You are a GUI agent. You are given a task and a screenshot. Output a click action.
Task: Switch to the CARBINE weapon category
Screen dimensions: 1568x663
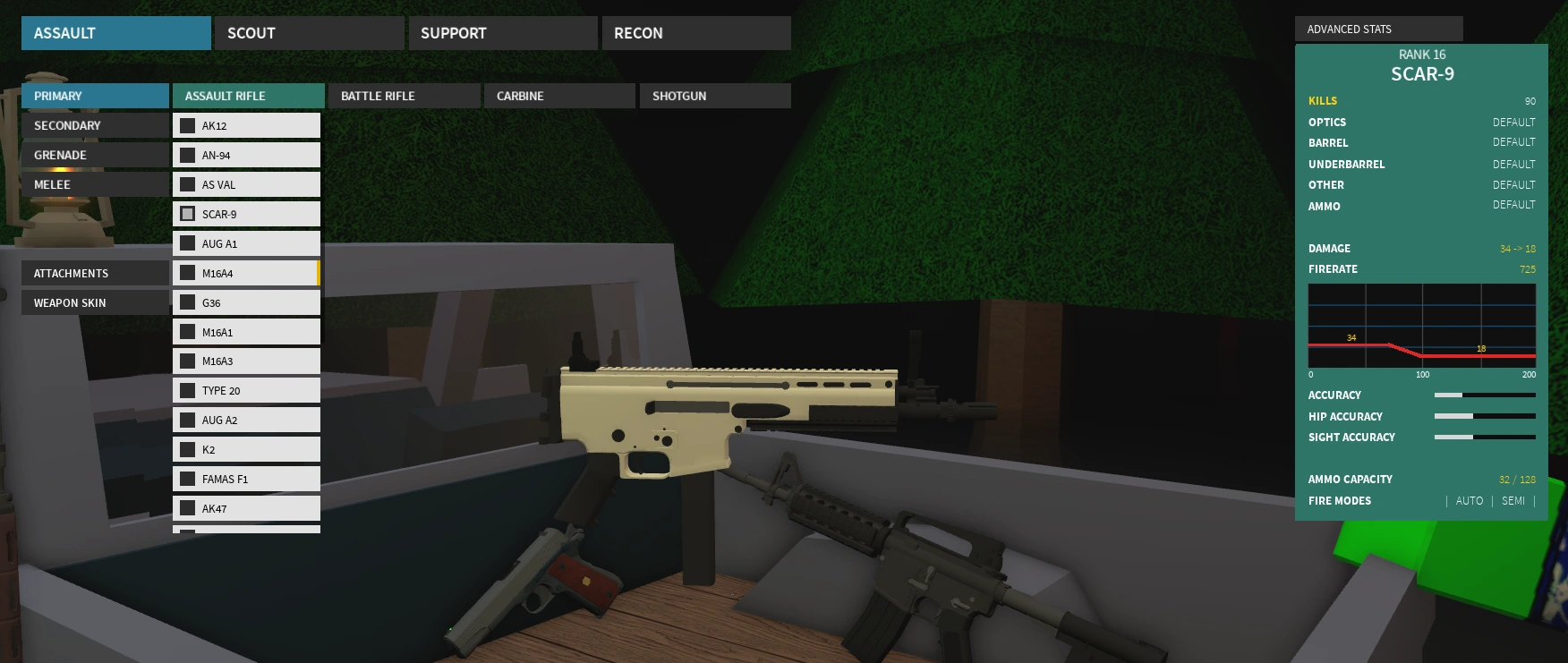click(559, 96)
